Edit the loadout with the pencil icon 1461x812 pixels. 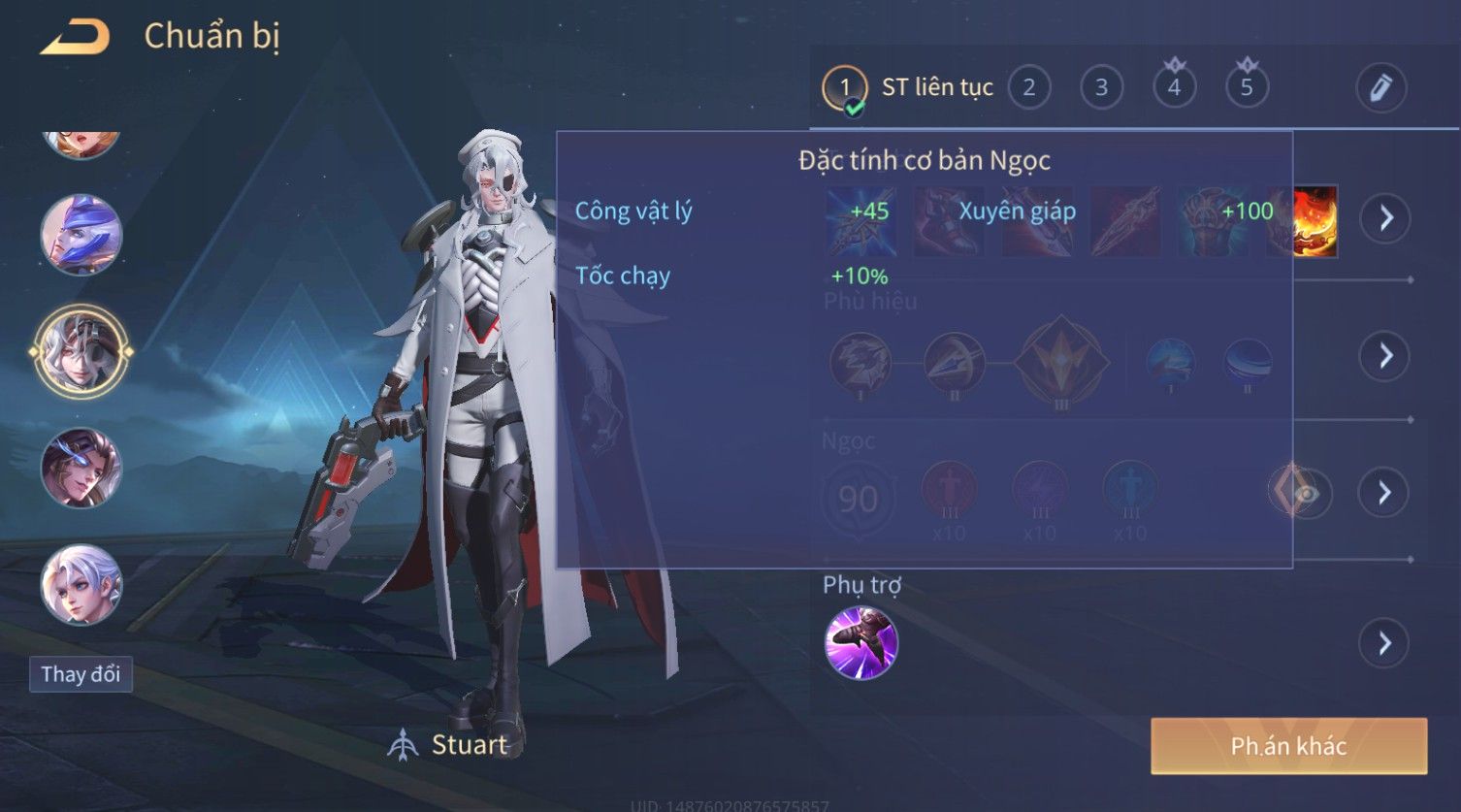[x=1380, y=88]
